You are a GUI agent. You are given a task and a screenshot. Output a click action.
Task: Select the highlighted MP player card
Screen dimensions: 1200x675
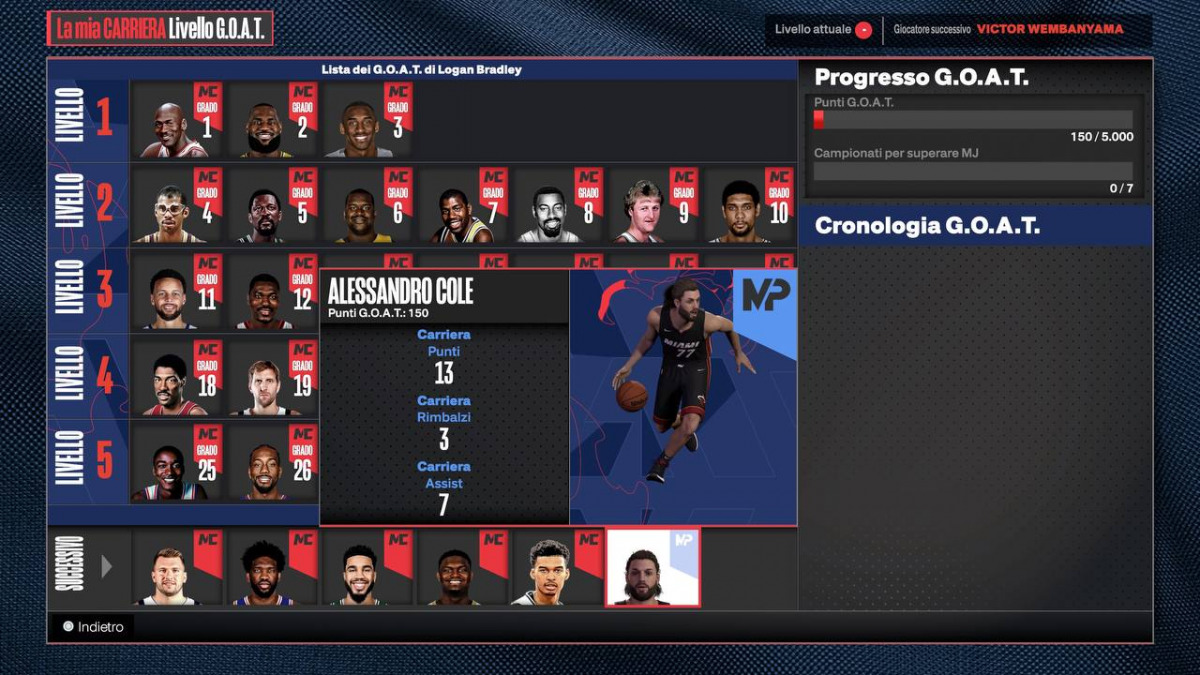tap(653, 568)
